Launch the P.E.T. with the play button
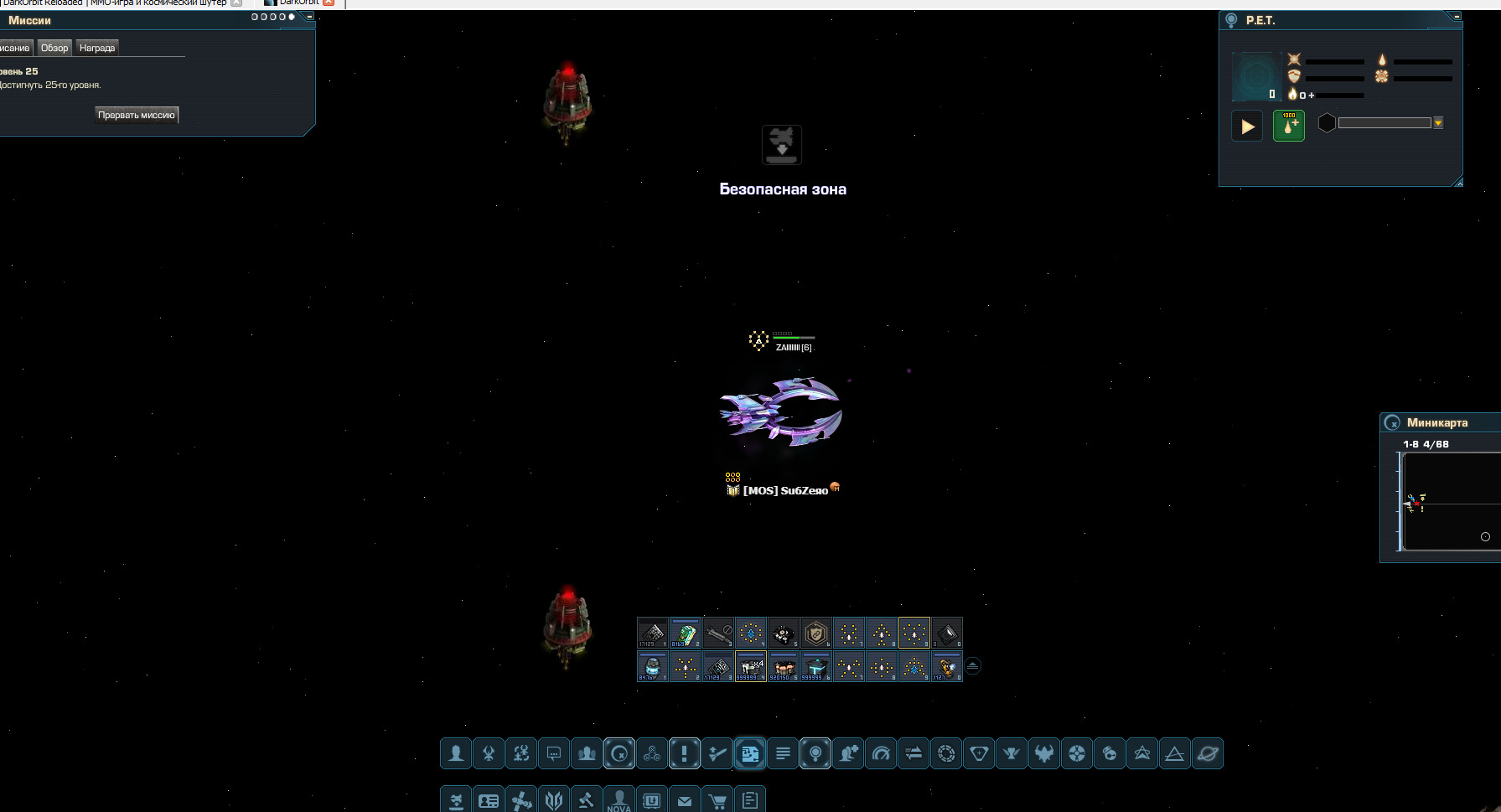Screen dimensions: 1501x812 (1247, 127)
